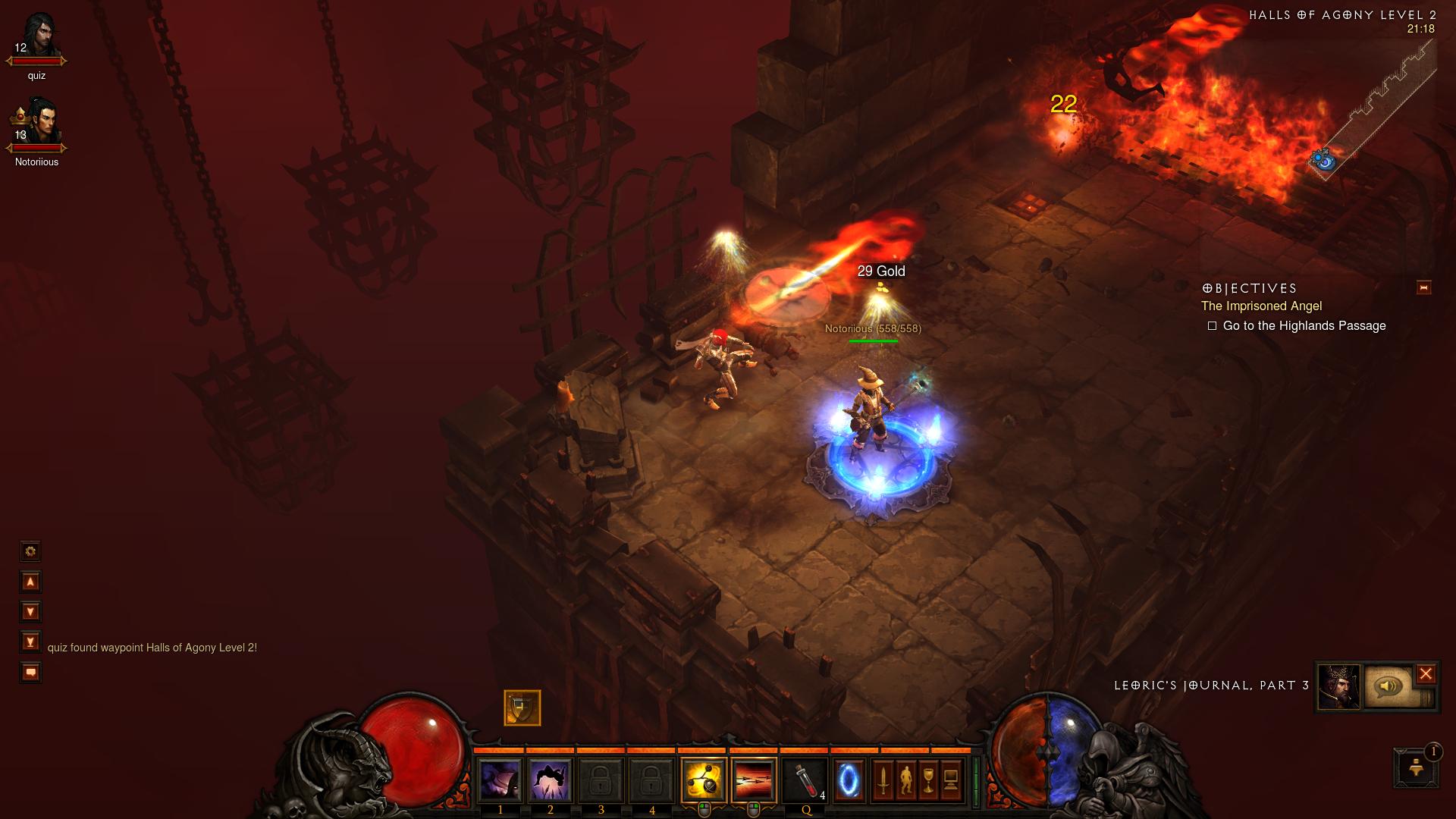
Task: Select the red flying arrows skill
Action: coord(754,780)
